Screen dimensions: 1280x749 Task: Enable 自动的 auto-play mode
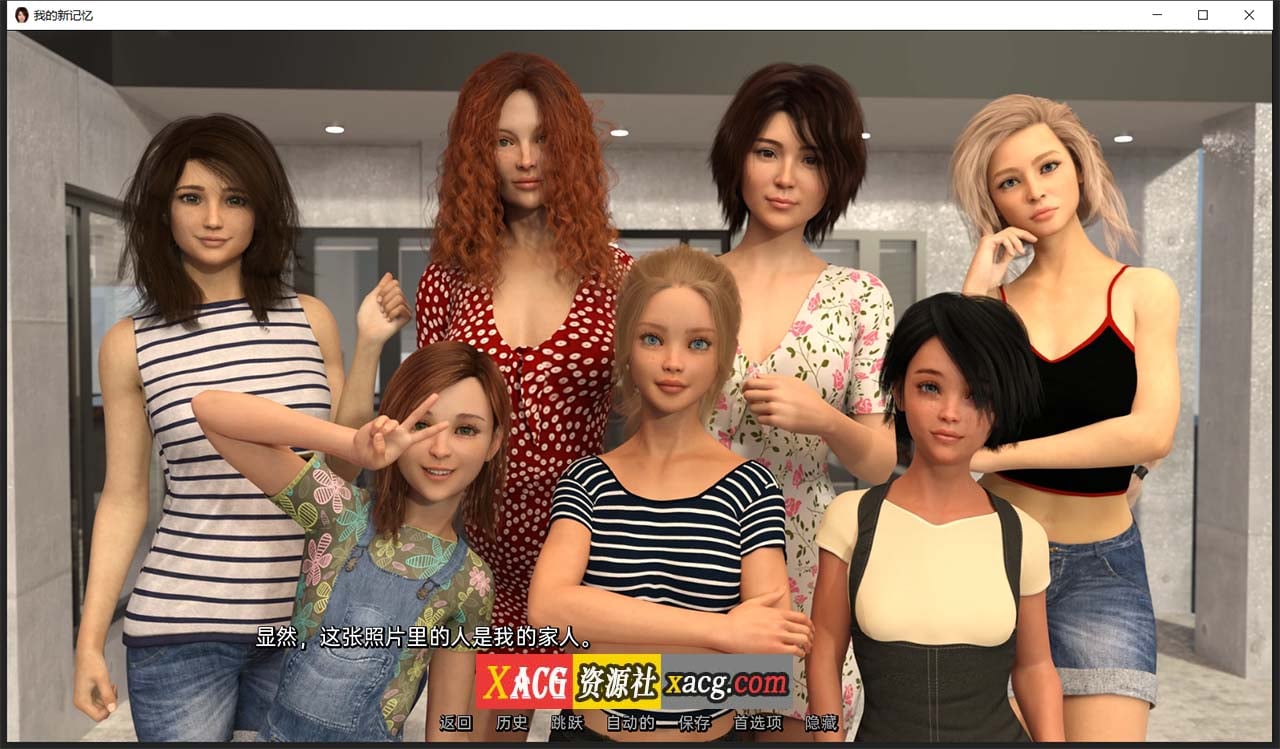click(630, 722)
